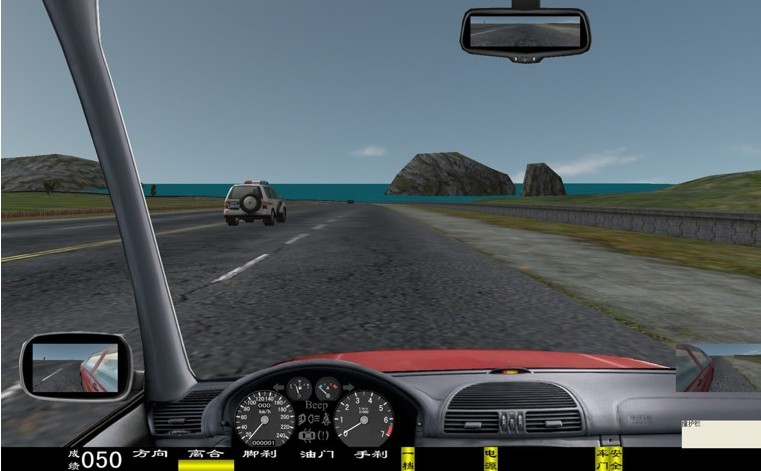
Task: Toggle the 手刹 handbrake indicator
Action: [370, 455]
